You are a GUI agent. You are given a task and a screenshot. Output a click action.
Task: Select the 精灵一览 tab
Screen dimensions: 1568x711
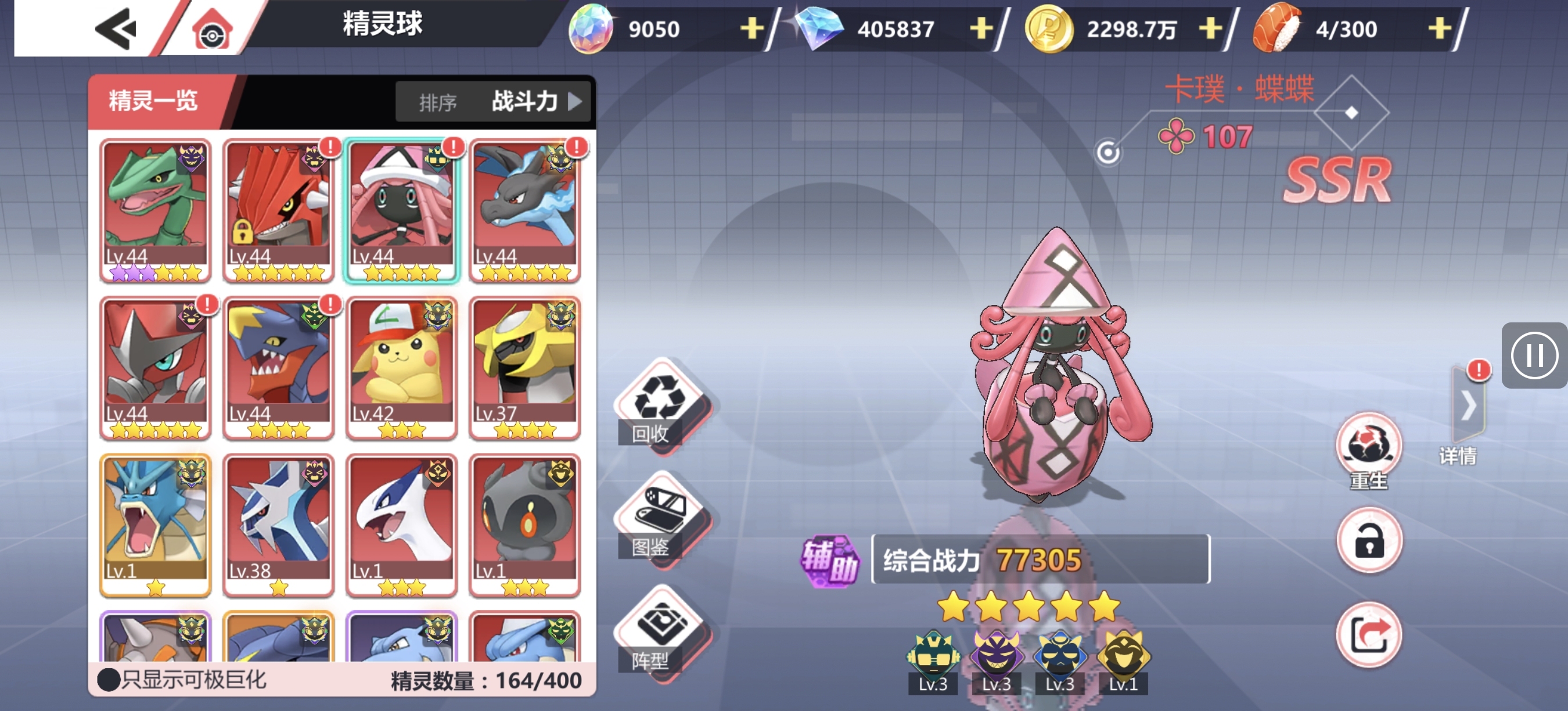point(151,101)
